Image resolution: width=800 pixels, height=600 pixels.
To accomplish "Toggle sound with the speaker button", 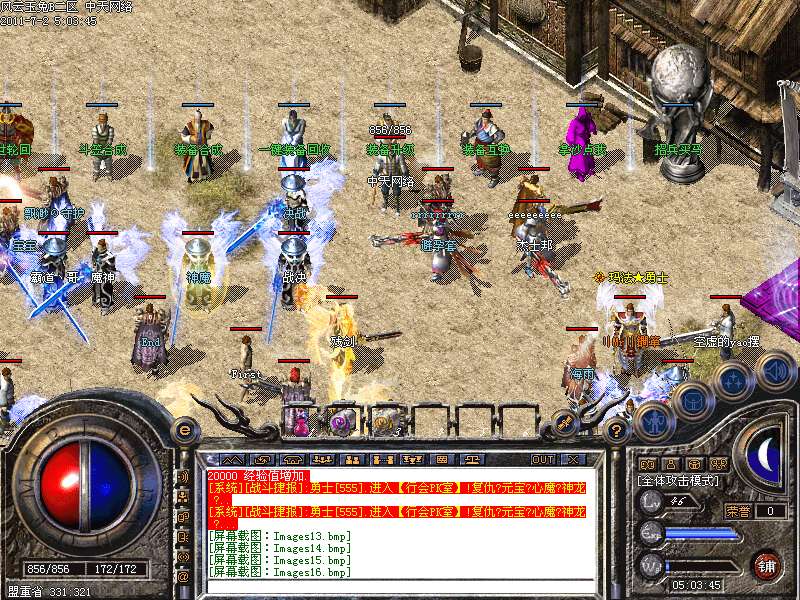I will pos(775,371).
